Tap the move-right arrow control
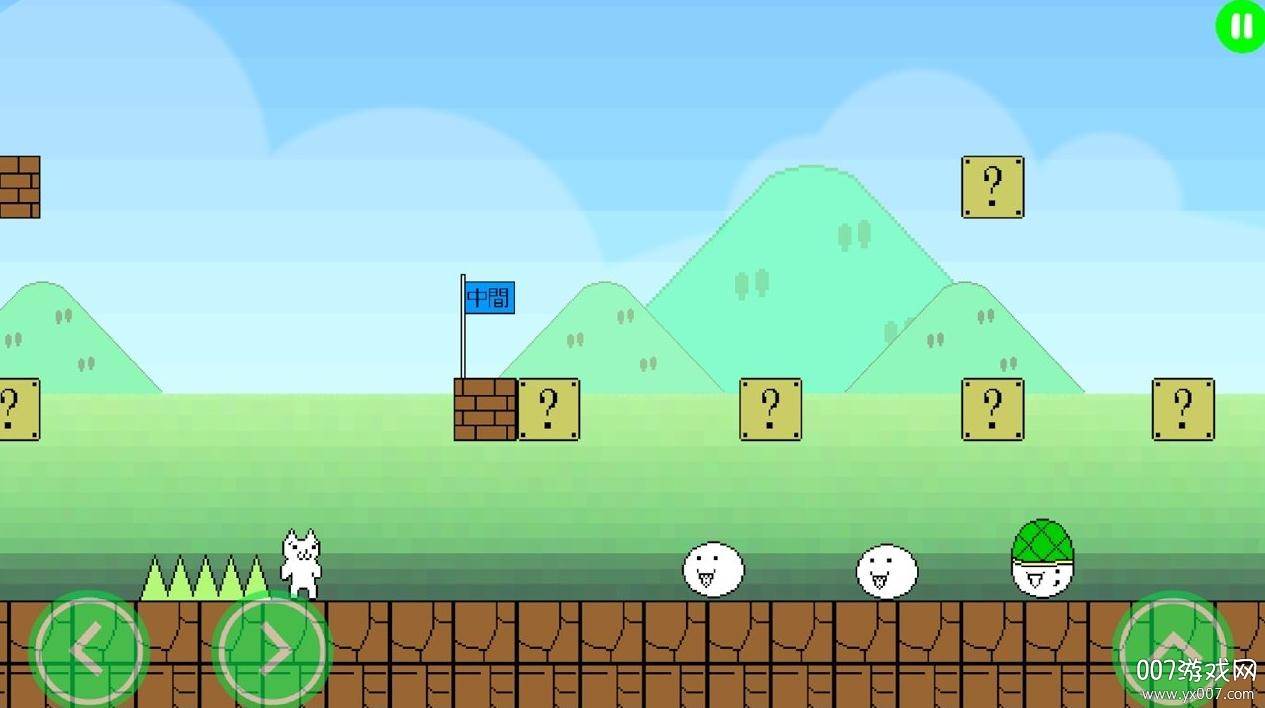 271,652
